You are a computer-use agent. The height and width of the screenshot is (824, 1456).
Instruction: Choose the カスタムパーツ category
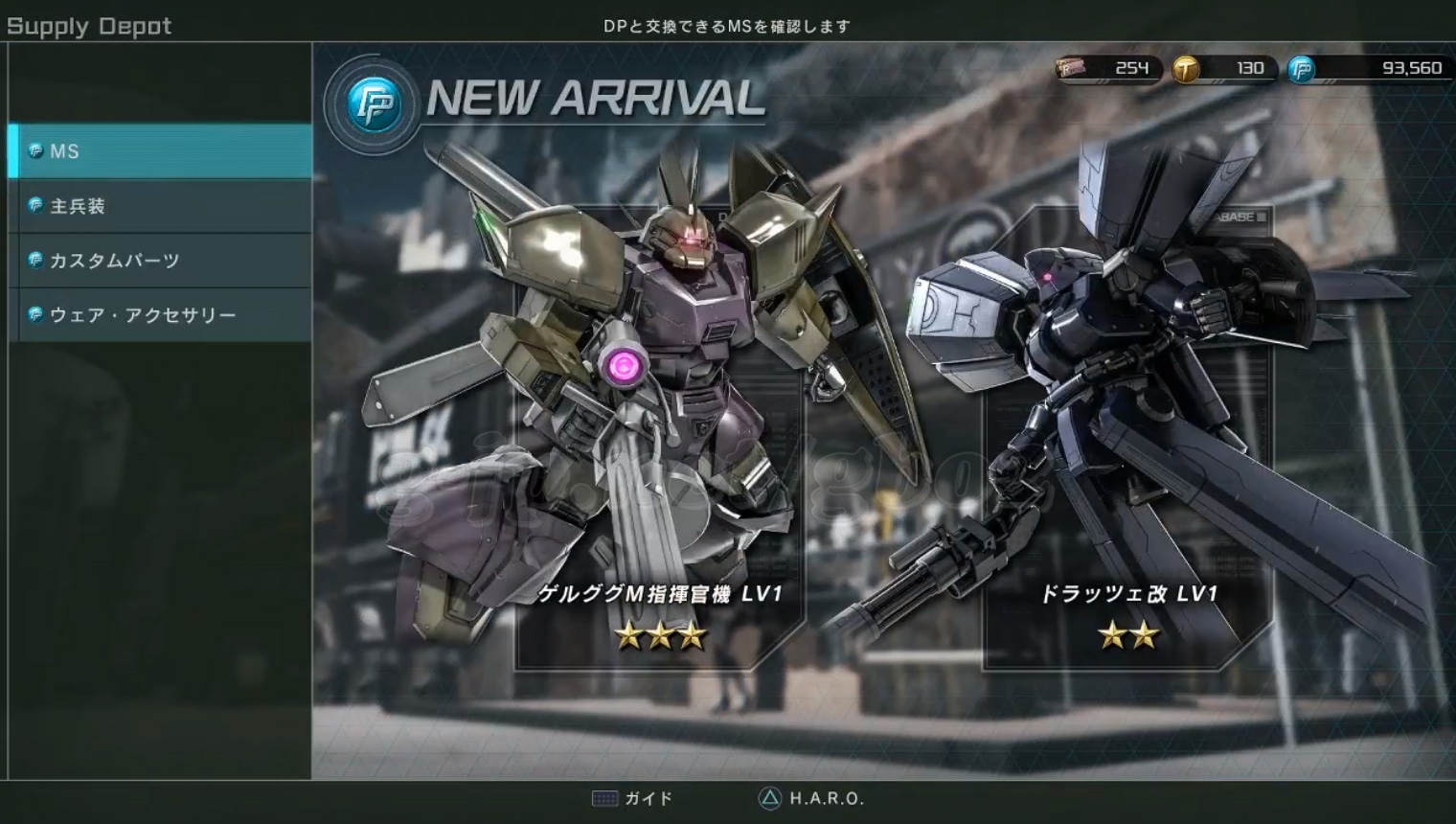pyautogui.click(x=160, y=261)
